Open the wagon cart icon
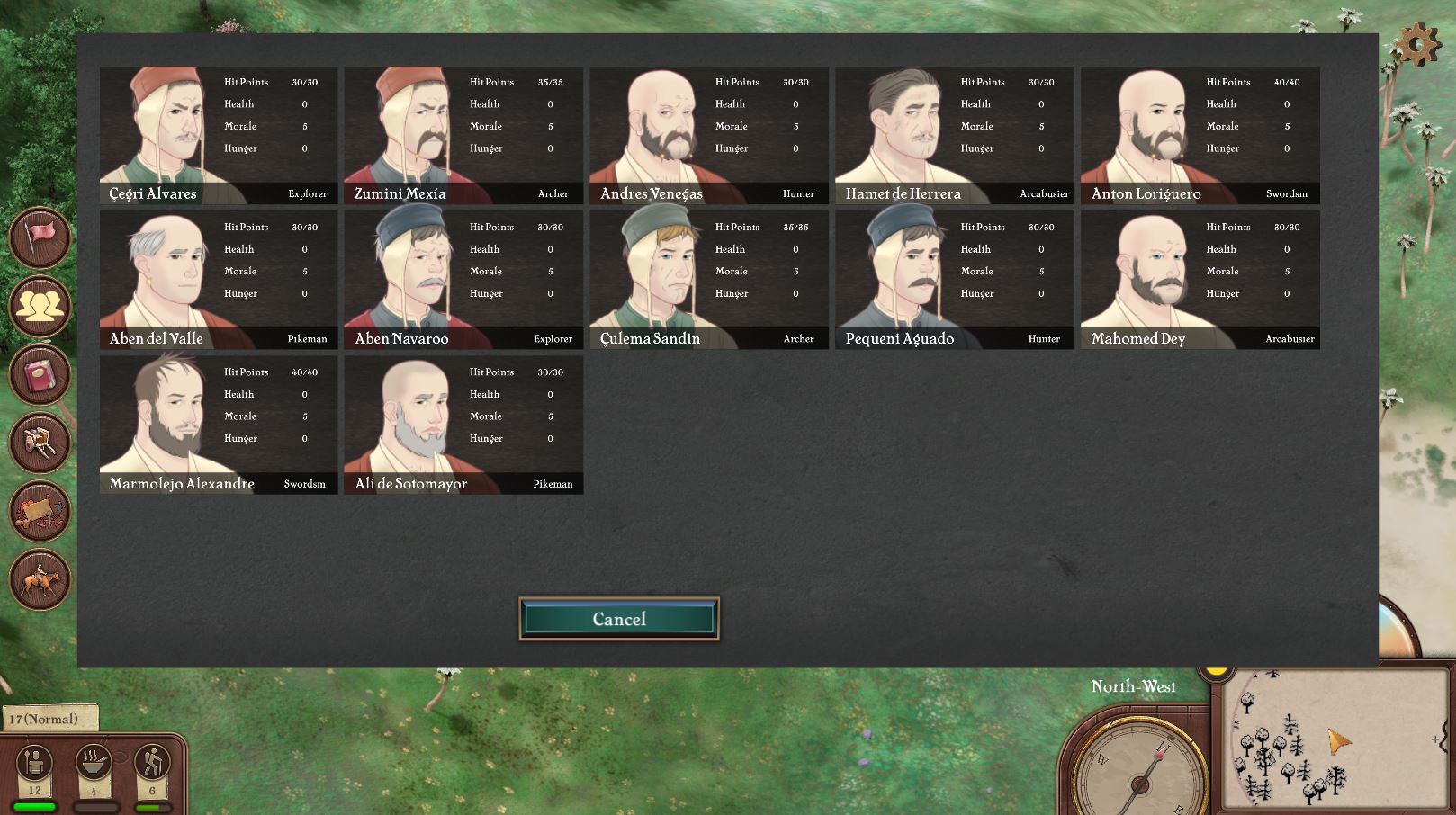1456x815 pixels. tap(40, 443)
